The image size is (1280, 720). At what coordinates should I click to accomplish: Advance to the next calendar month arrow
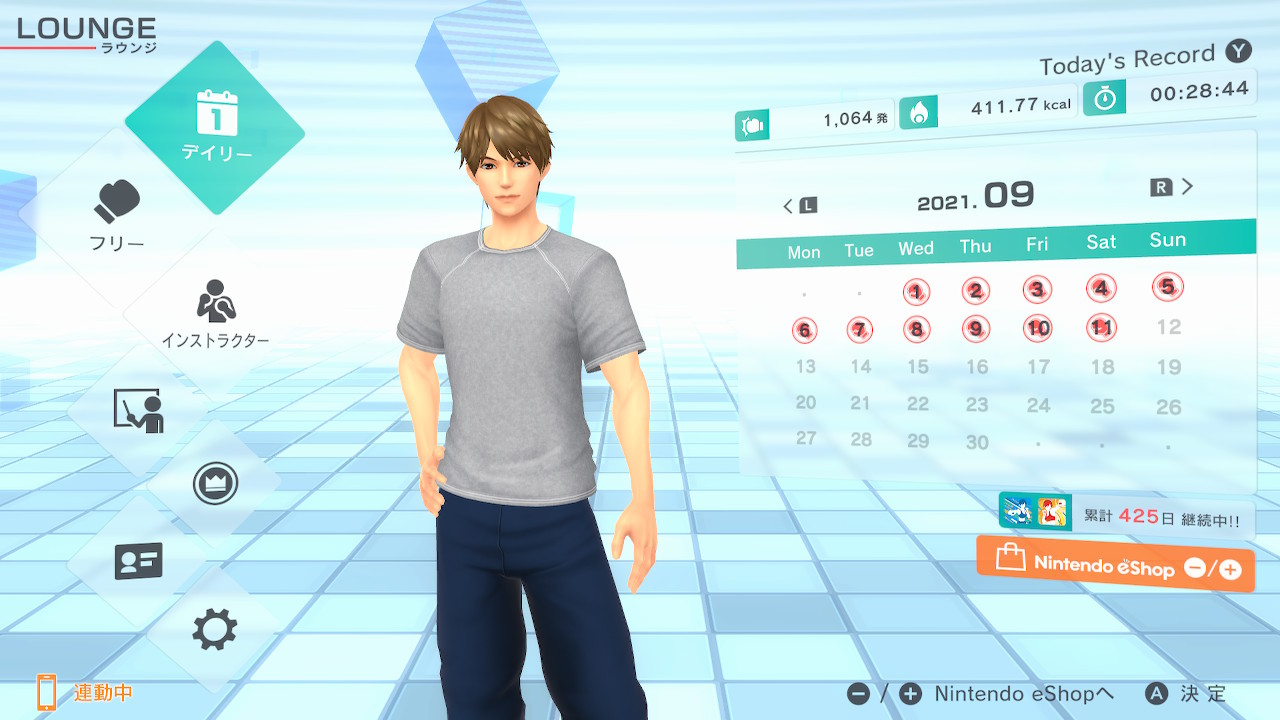pyautogui.click(x=1173, y=187)
